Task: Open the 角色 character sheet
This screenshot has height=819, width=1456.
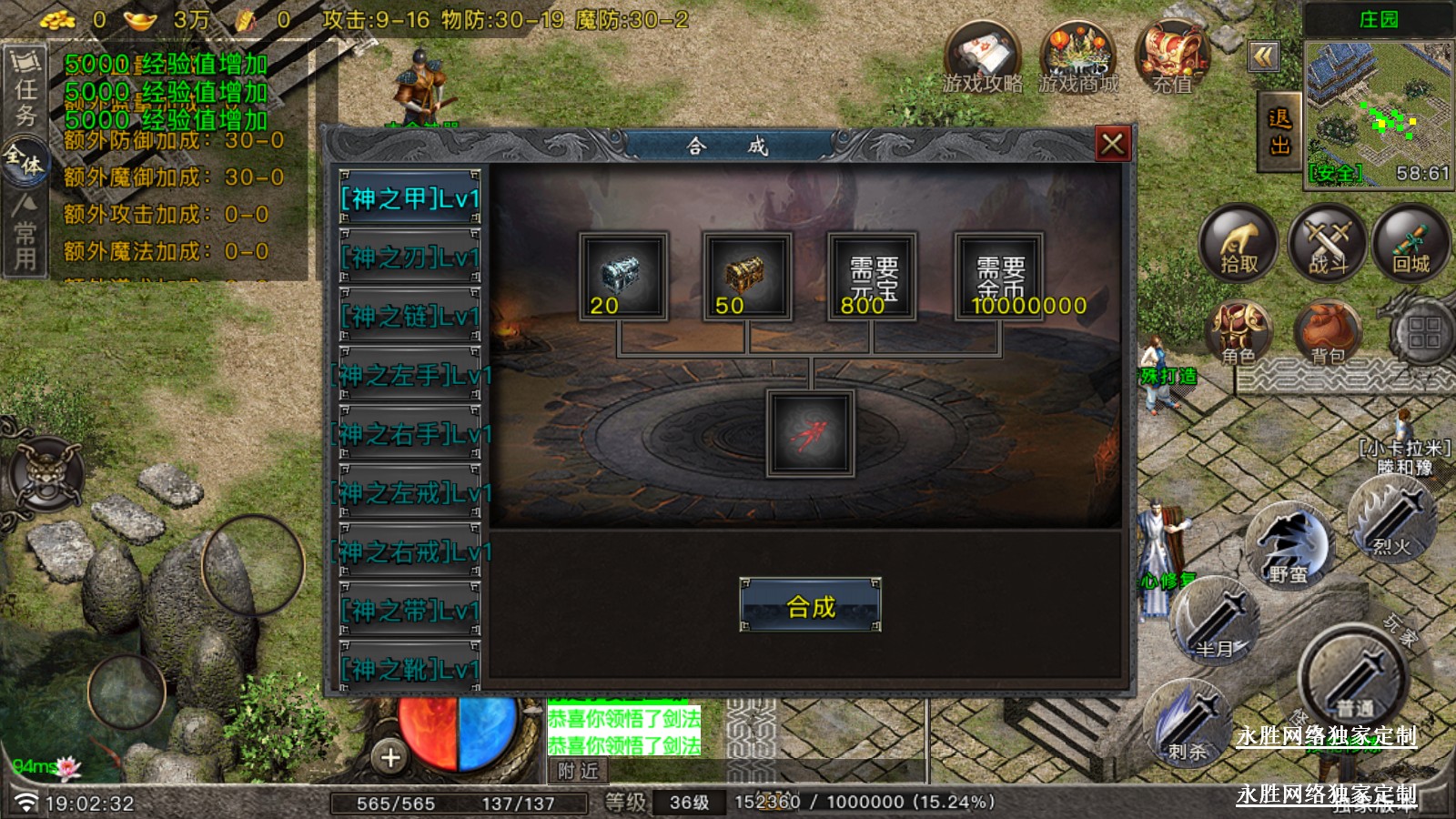Action: click(1239, 331)
